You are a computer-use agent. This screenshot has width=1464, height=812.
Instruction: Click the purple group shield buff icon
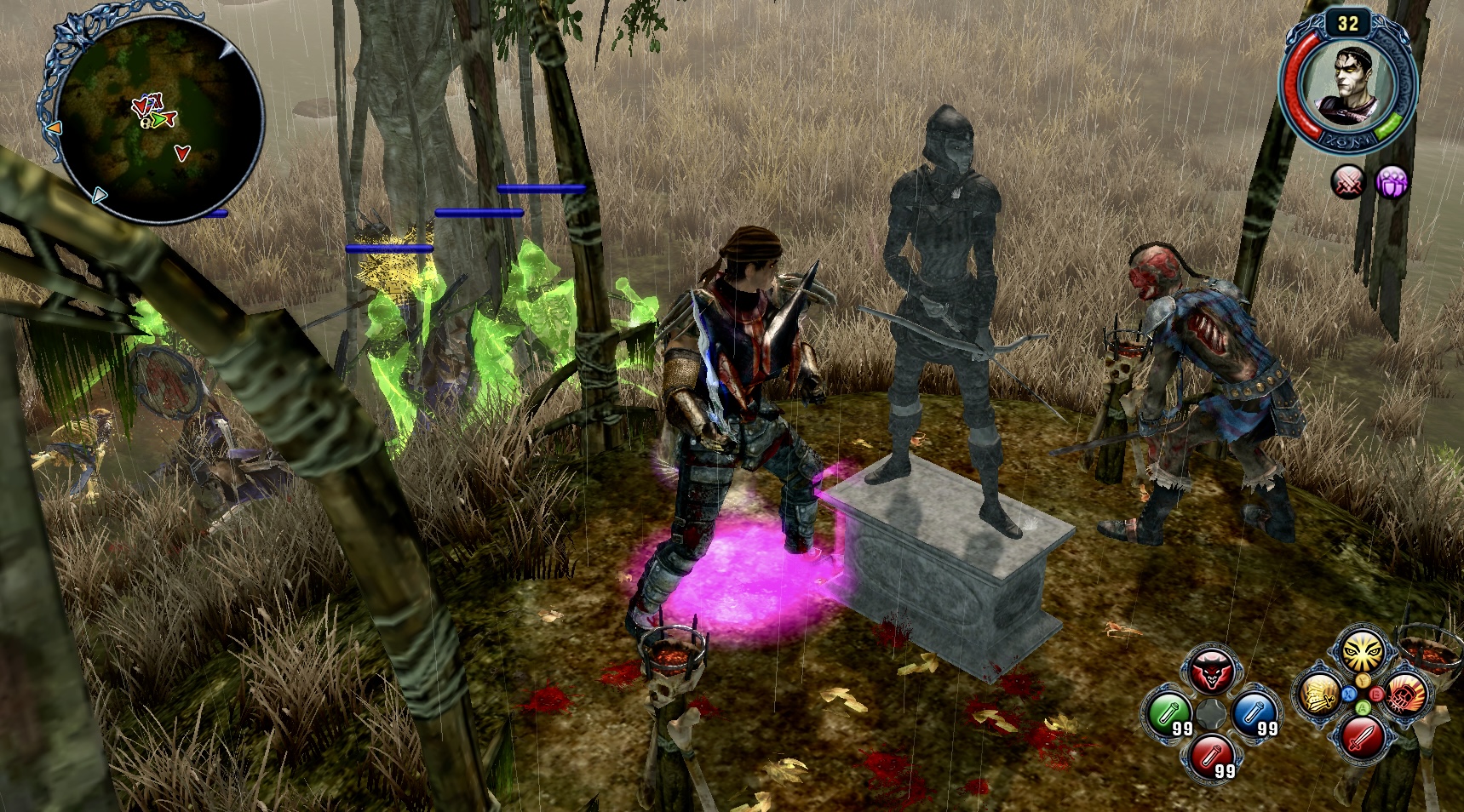(1392, 181)
